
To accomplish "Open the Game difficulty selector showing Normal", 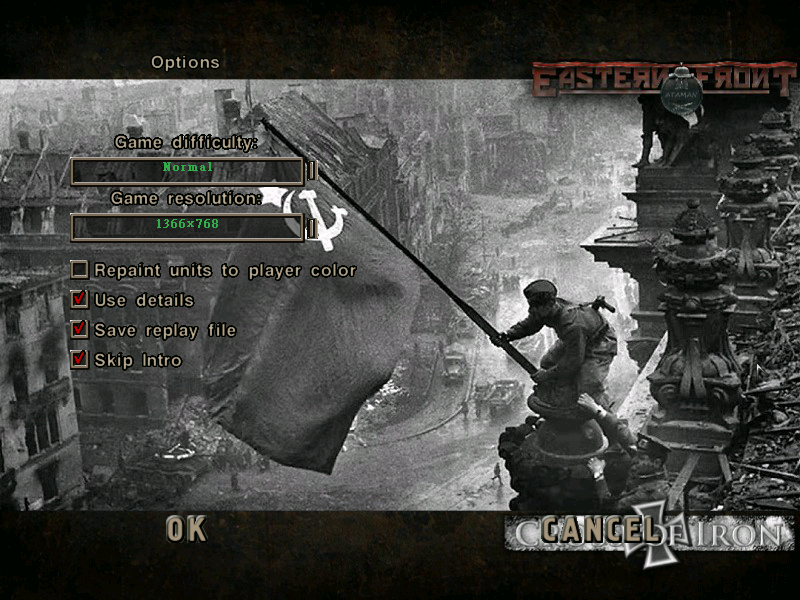I will [x=187, y=171].
